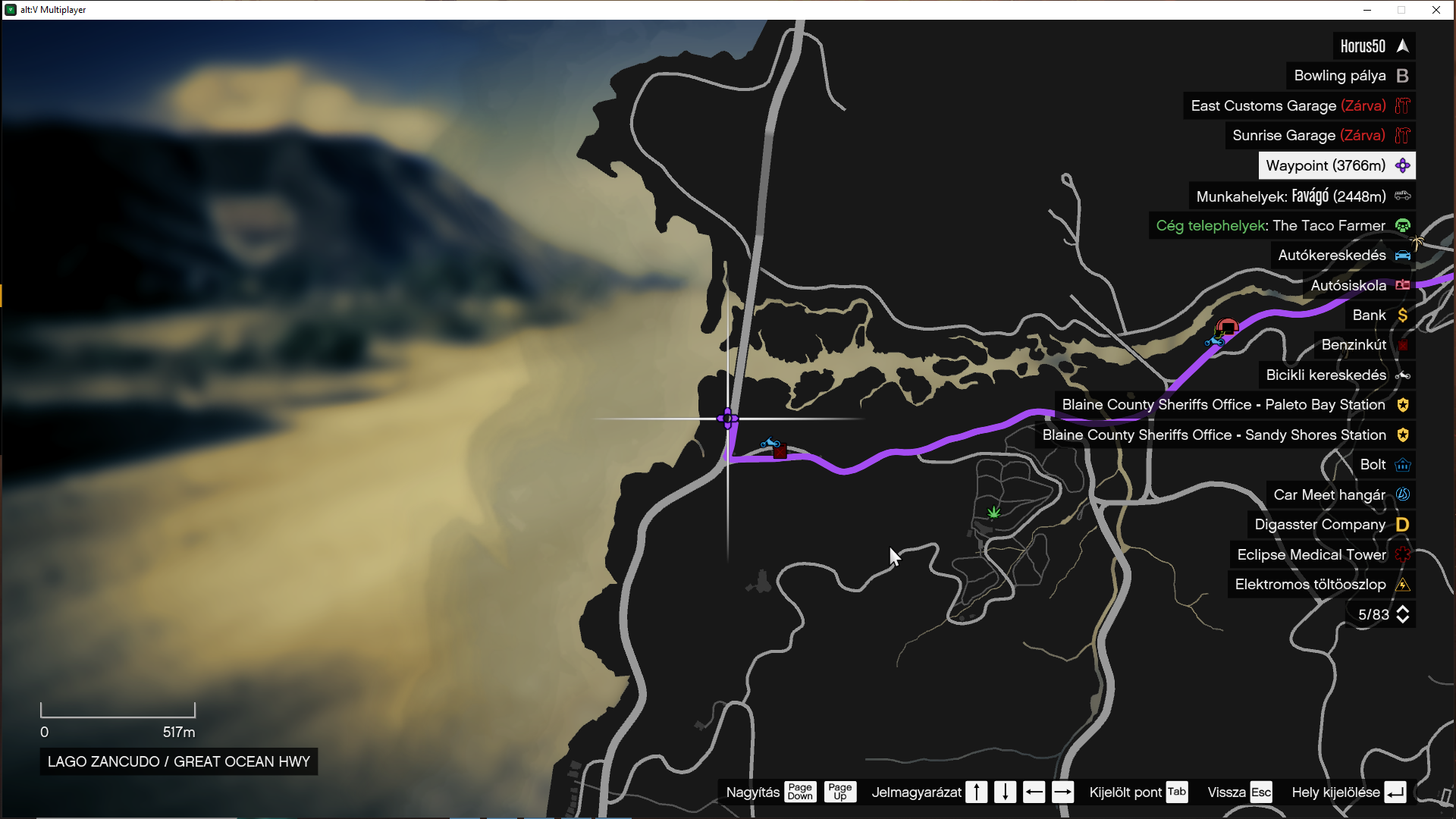Viewport: 1456px width, 819px height.
Task: Select the Eclipse Medical Tower cross icon
Action: tap(1401, 554)
